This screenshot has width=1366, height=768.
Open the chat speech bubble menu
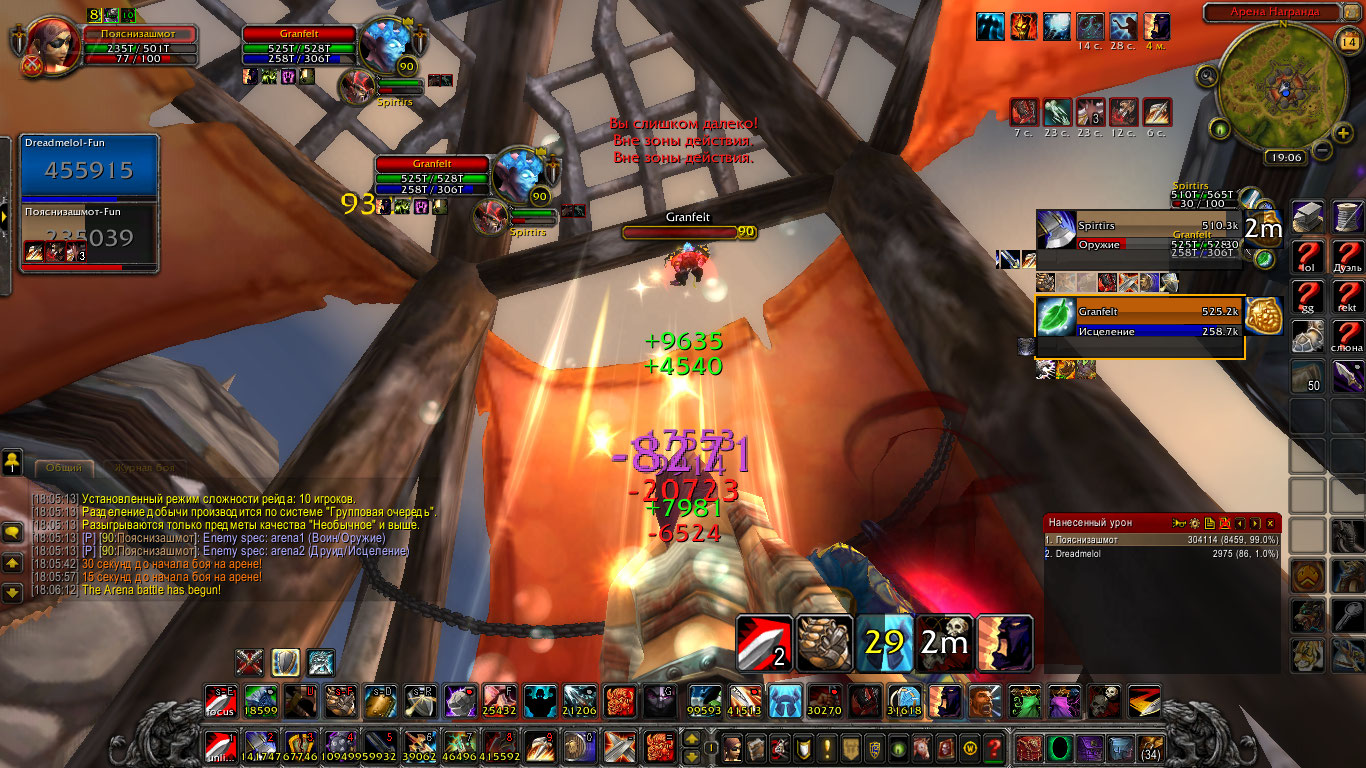13,533
